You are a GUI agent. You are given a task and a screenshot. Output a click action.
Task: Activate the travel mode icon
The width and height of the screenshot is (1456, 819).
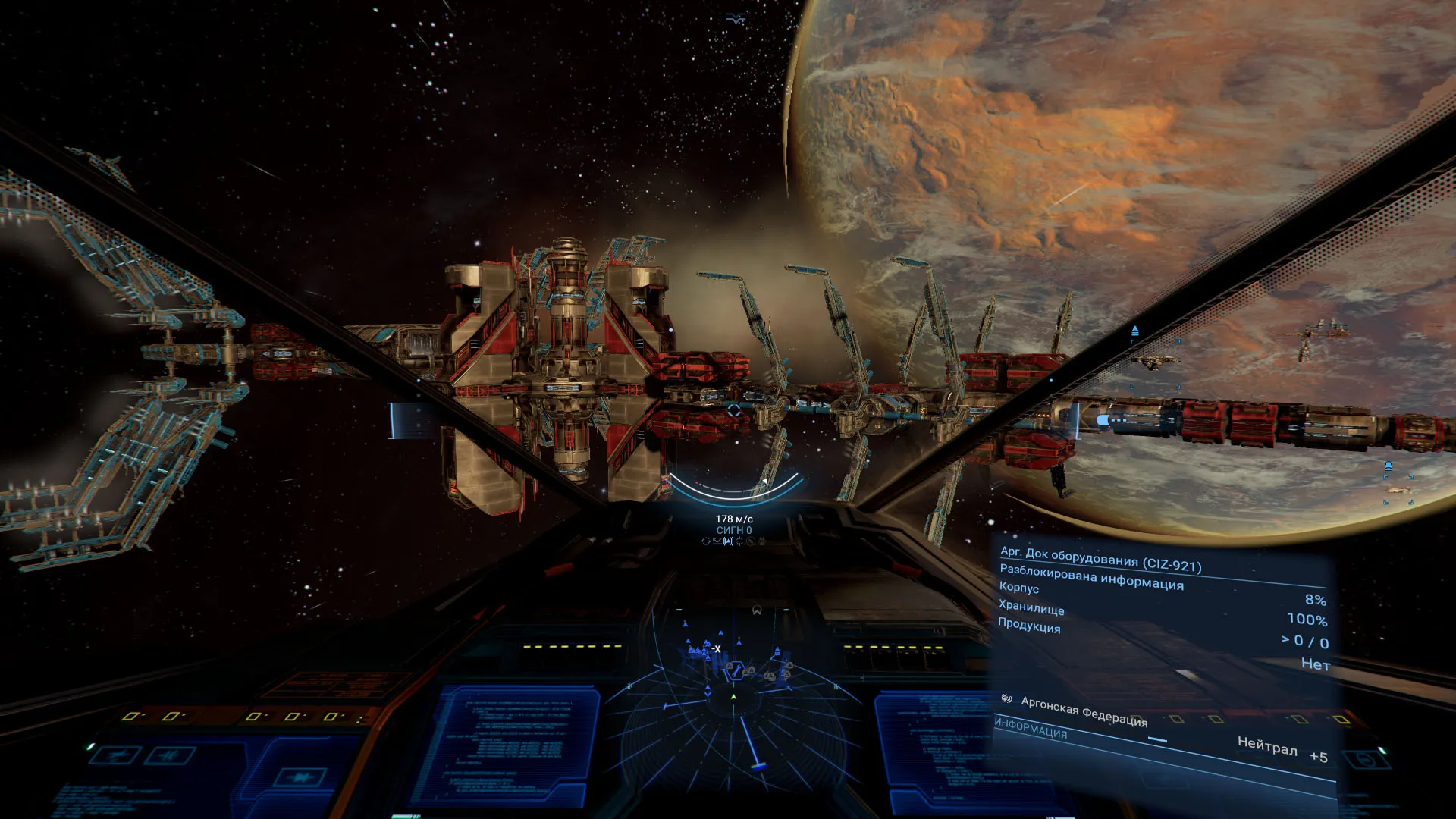tap(717, 541)
